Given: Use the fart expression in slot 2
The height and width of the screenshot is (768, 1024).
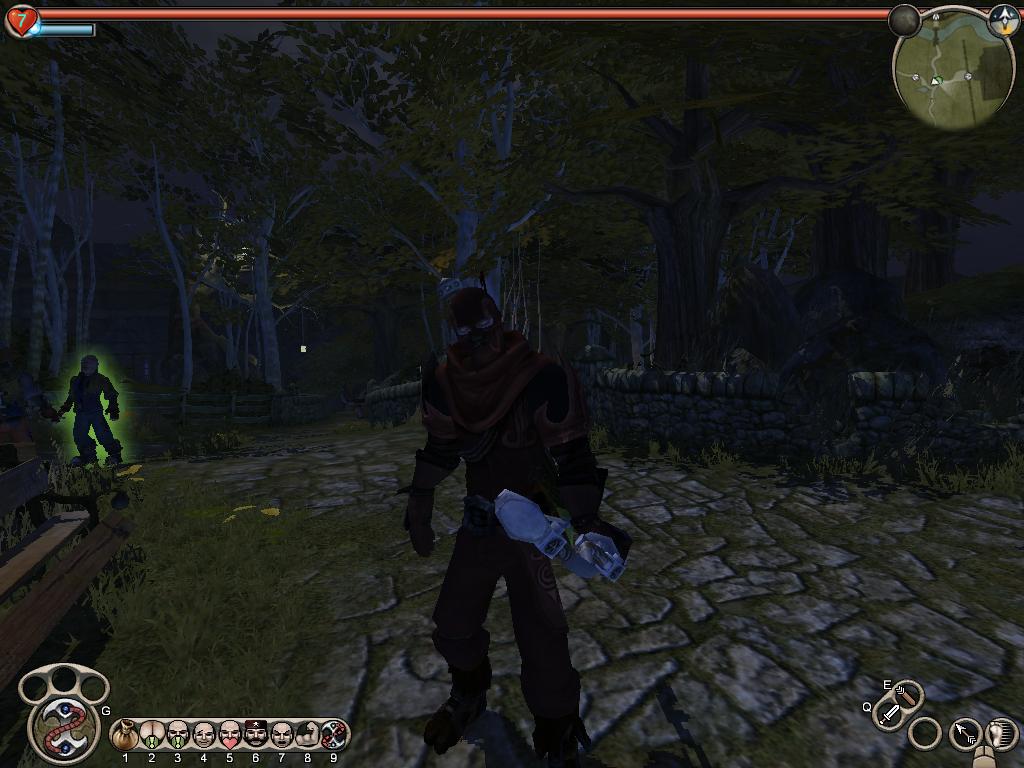Looking at the screenshot, I should pyautogui.click(x=152, y=735).
